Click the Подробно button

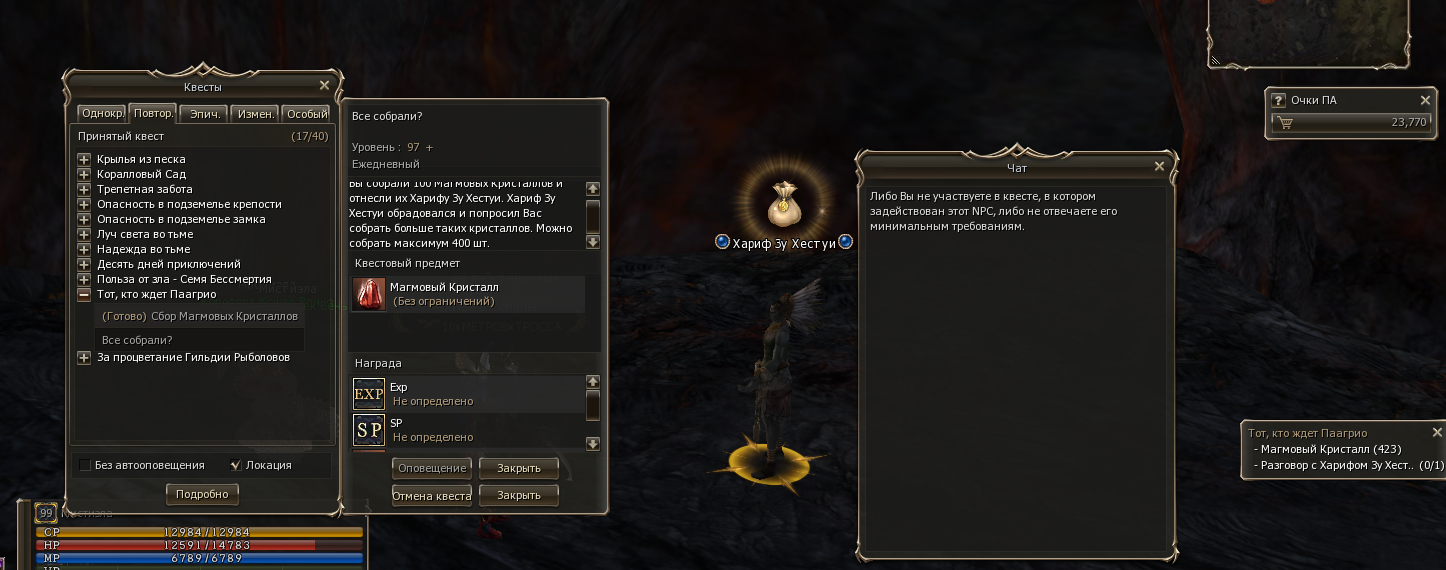pyautogui.click(x=202, y=494)
